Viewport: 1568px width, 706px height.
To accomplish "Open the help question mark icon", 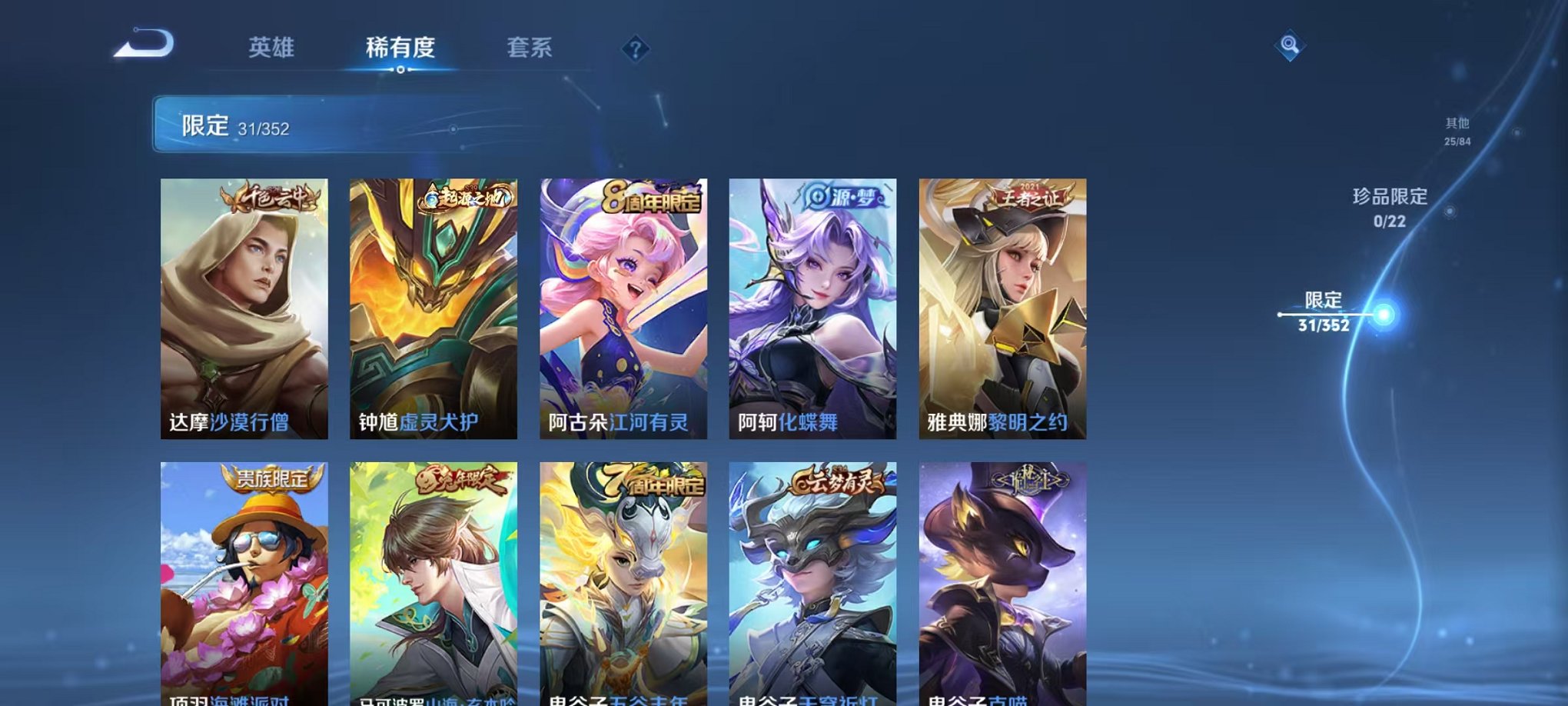I will click(x=634, y=50).
